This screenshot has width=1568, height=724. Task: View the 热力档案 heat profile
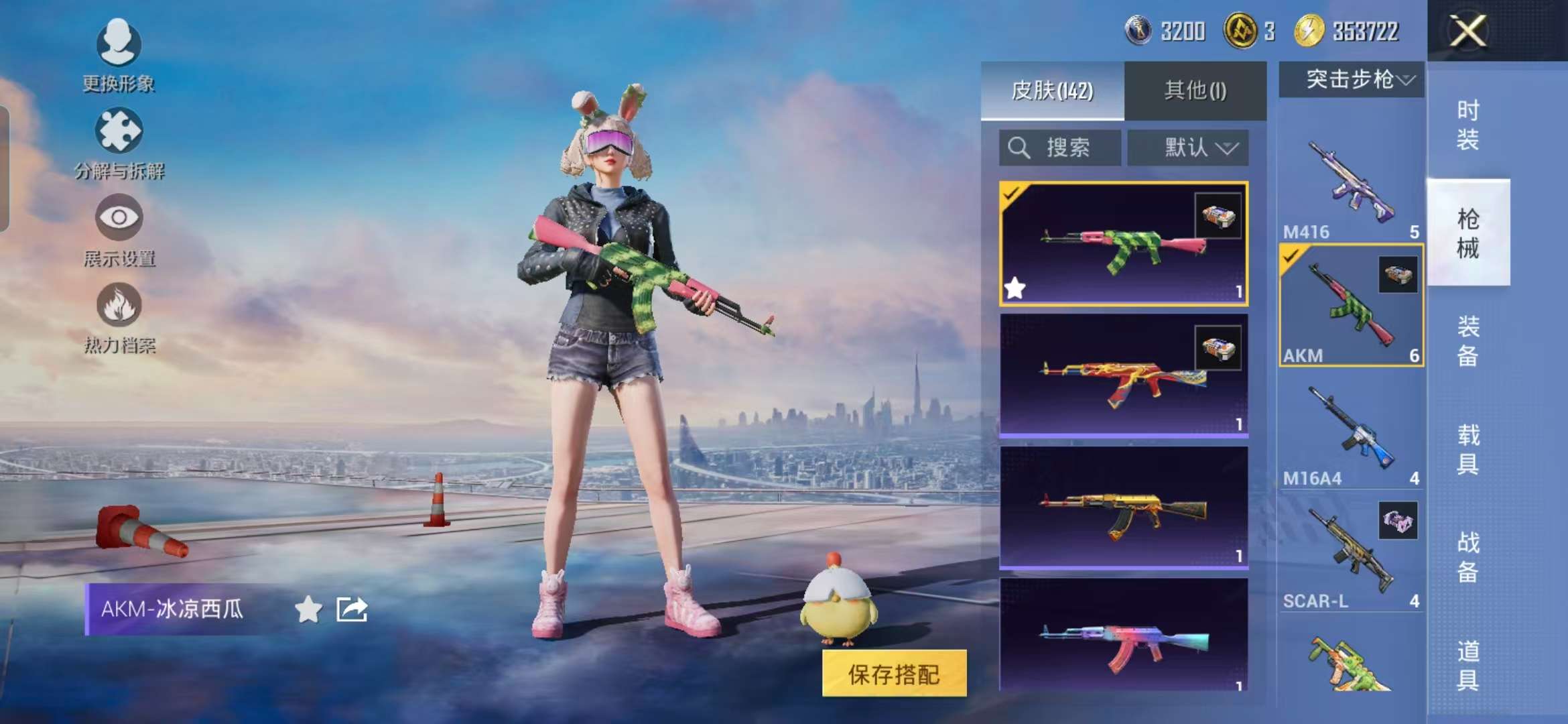119,315
